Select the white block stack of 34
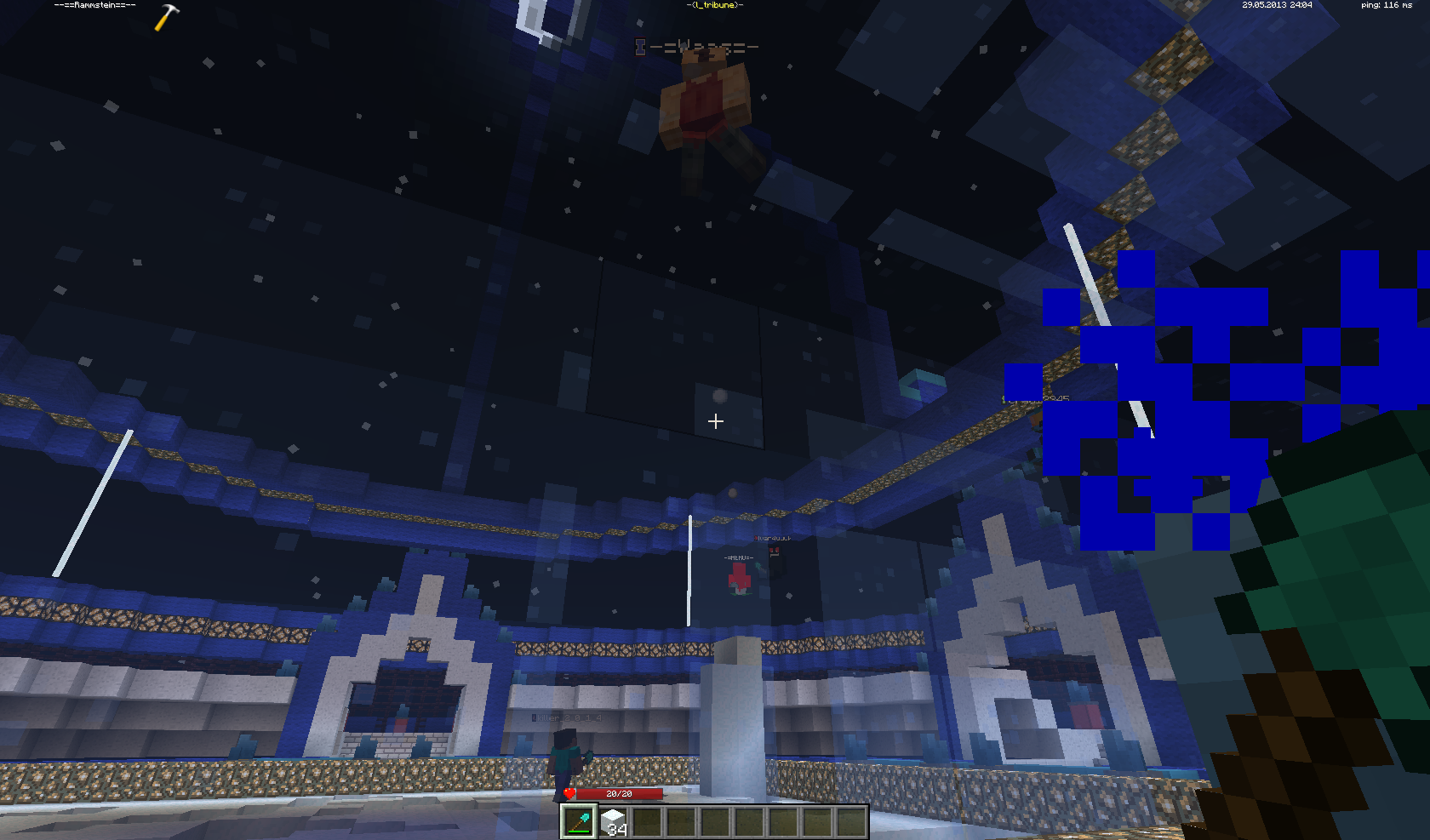This screenshot has height=840, width=1430. point(614,822)
